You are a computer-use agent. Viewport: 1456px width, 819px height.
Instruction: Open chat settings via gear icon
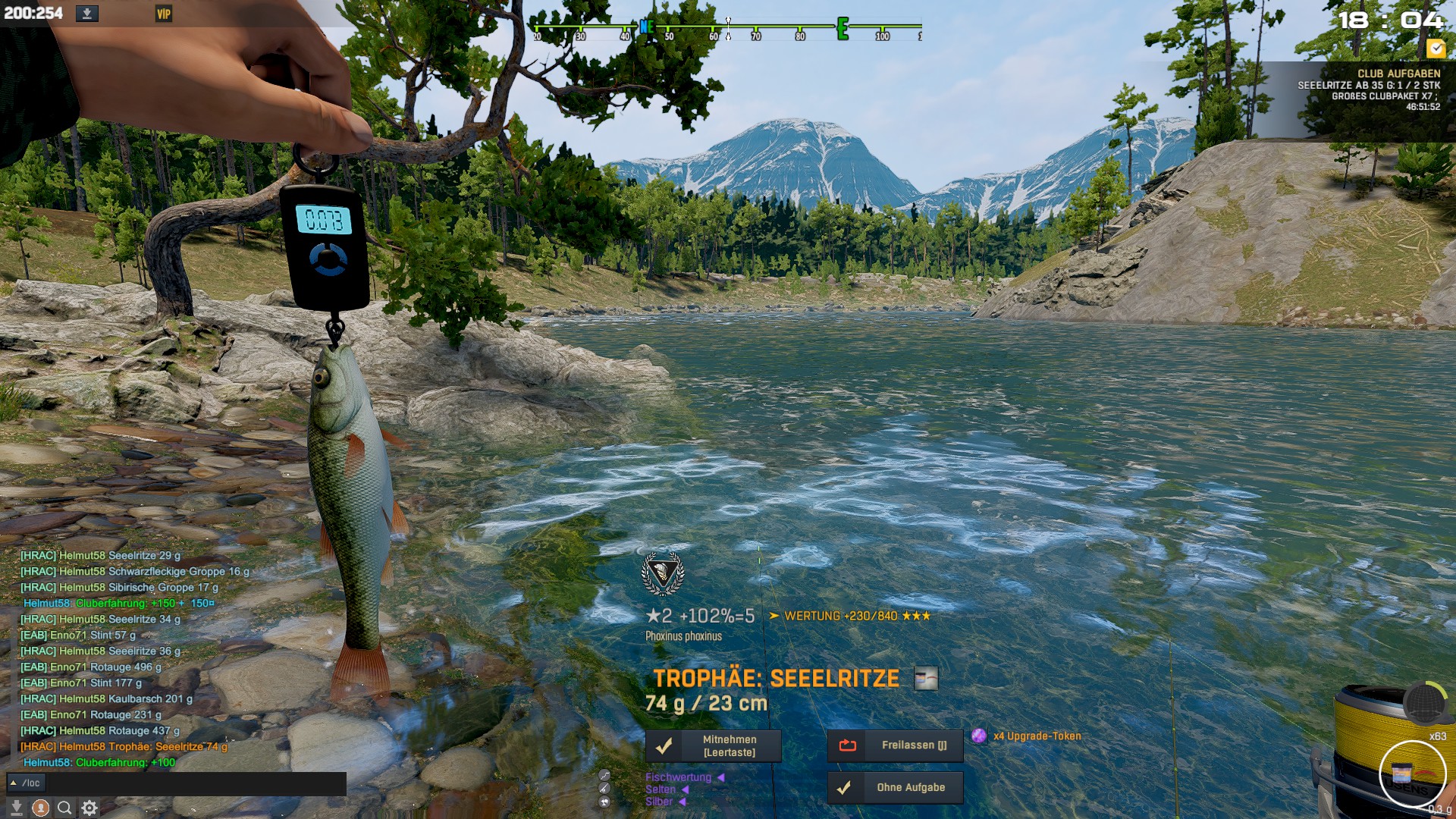pyautogui.click(x=89, y=808)
